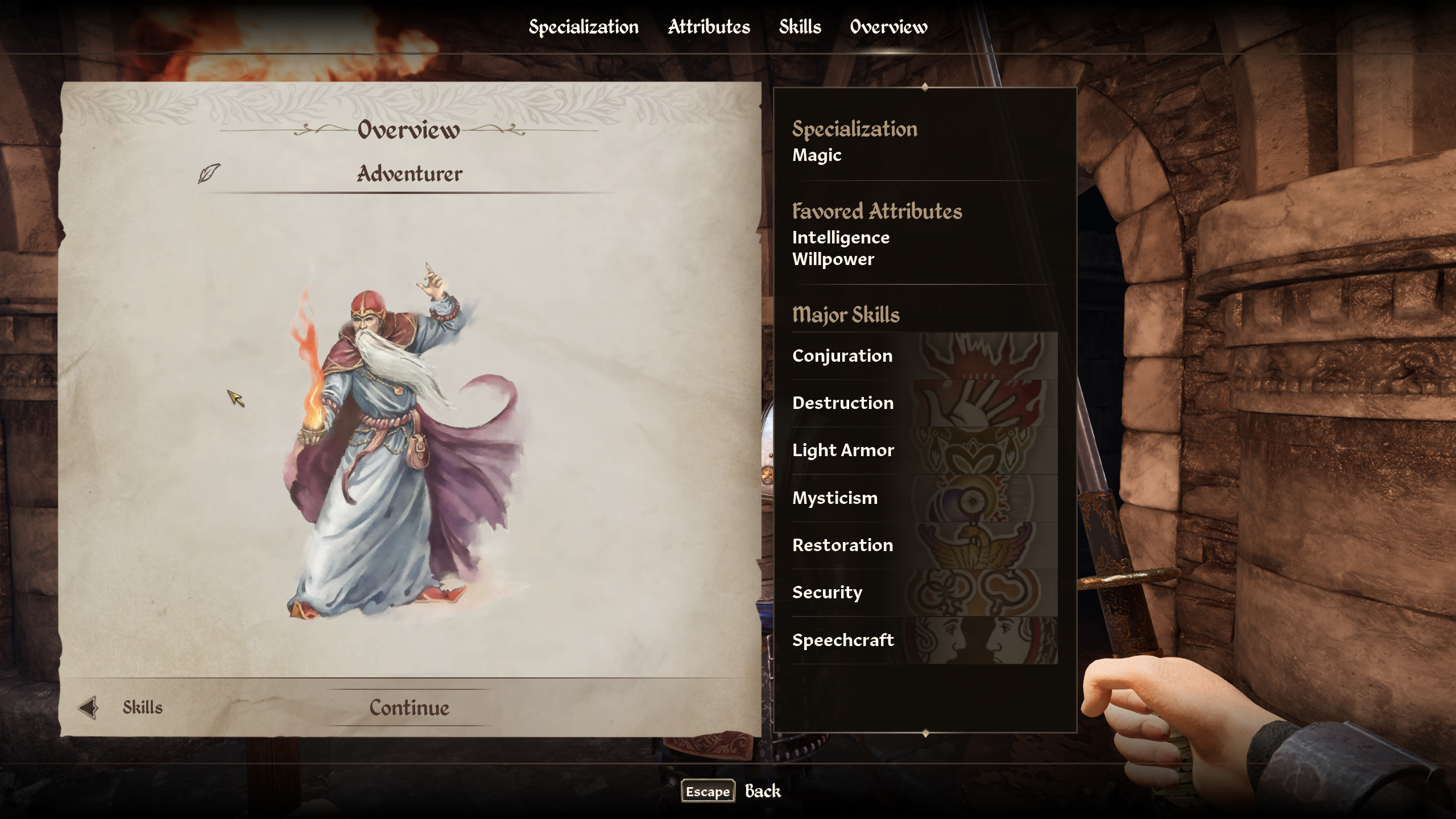
Task: Select the Speechcraft major skill row
Action: (924, 640)
